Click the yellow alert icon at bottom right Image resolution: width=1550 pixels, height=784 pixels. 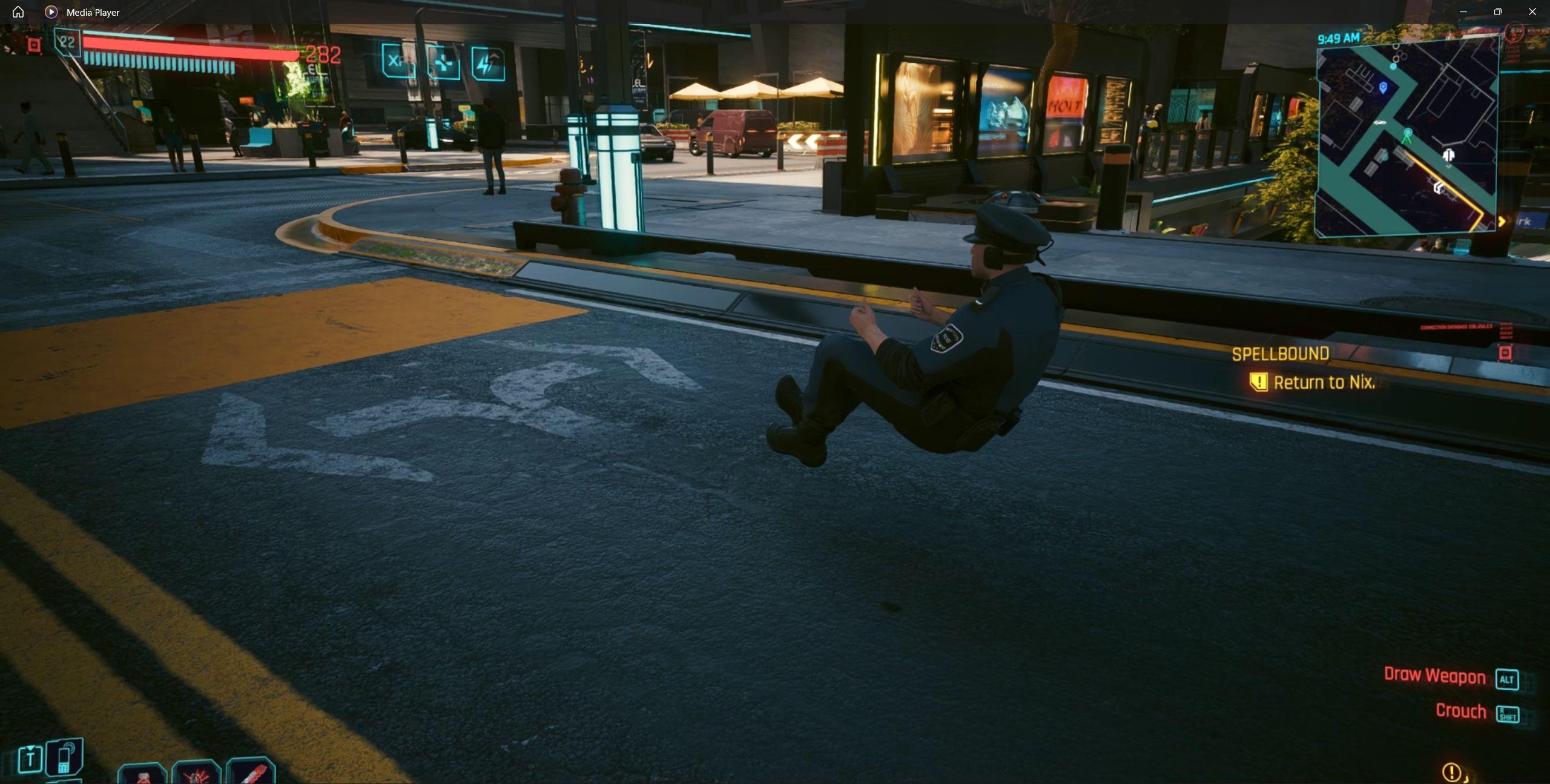point(1451,771)
